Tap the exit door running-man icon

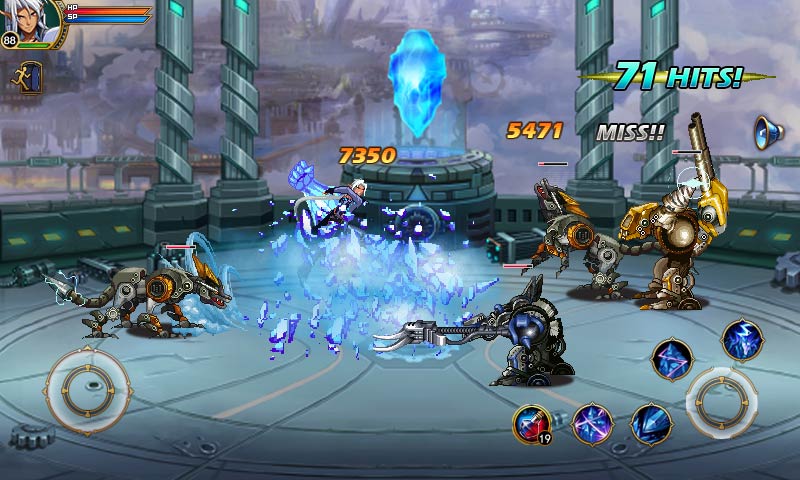pos(26,78)
